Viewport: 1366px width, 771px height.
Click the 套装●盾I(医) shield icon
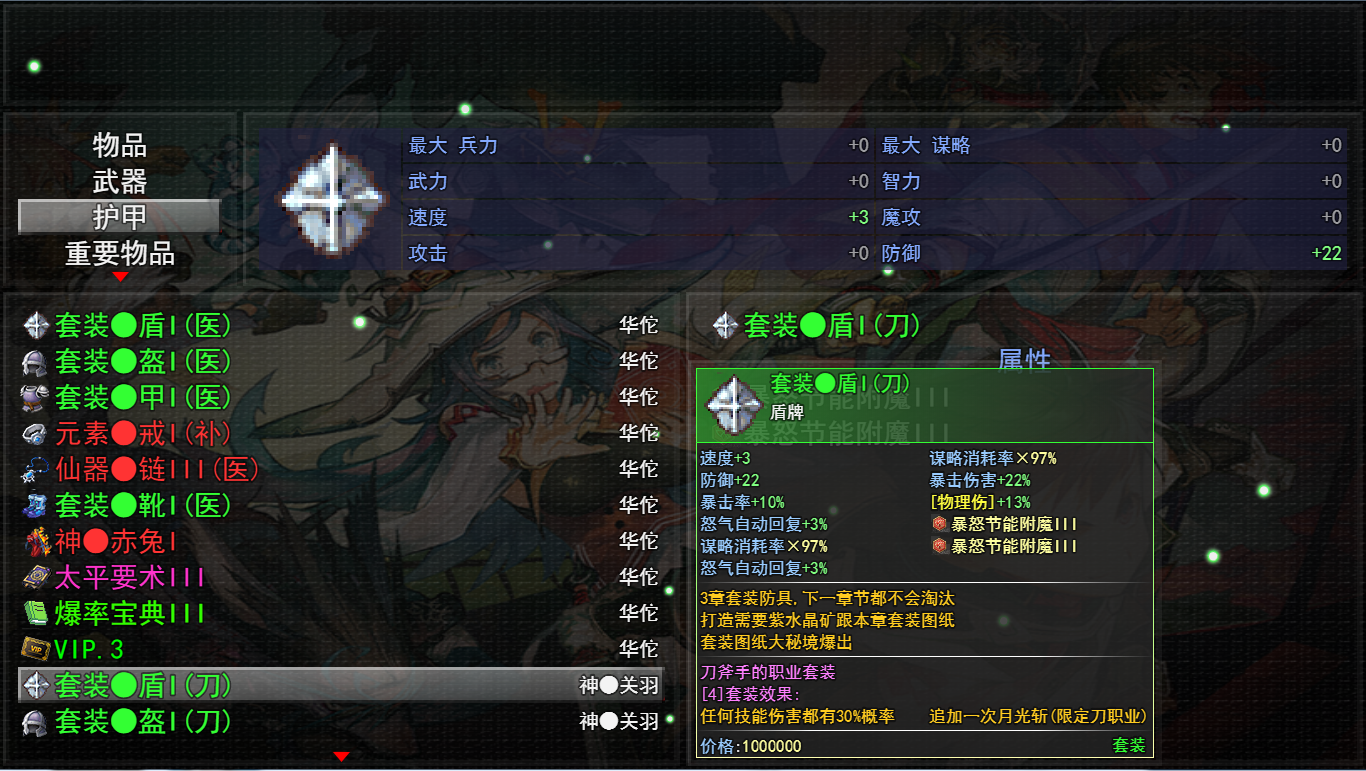35,326
